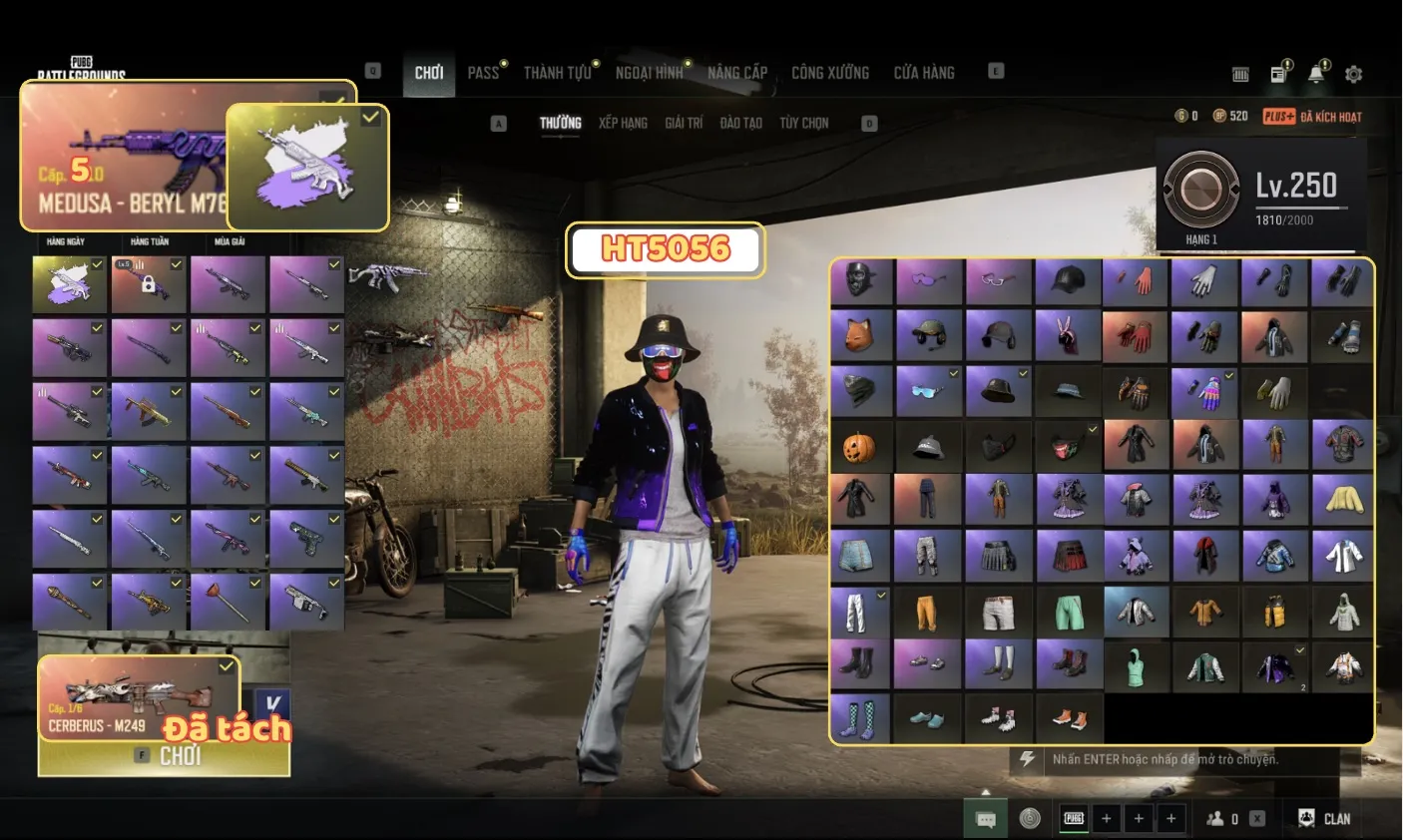Open the NGOẠI HÌNH customization tab

[649, 73]
